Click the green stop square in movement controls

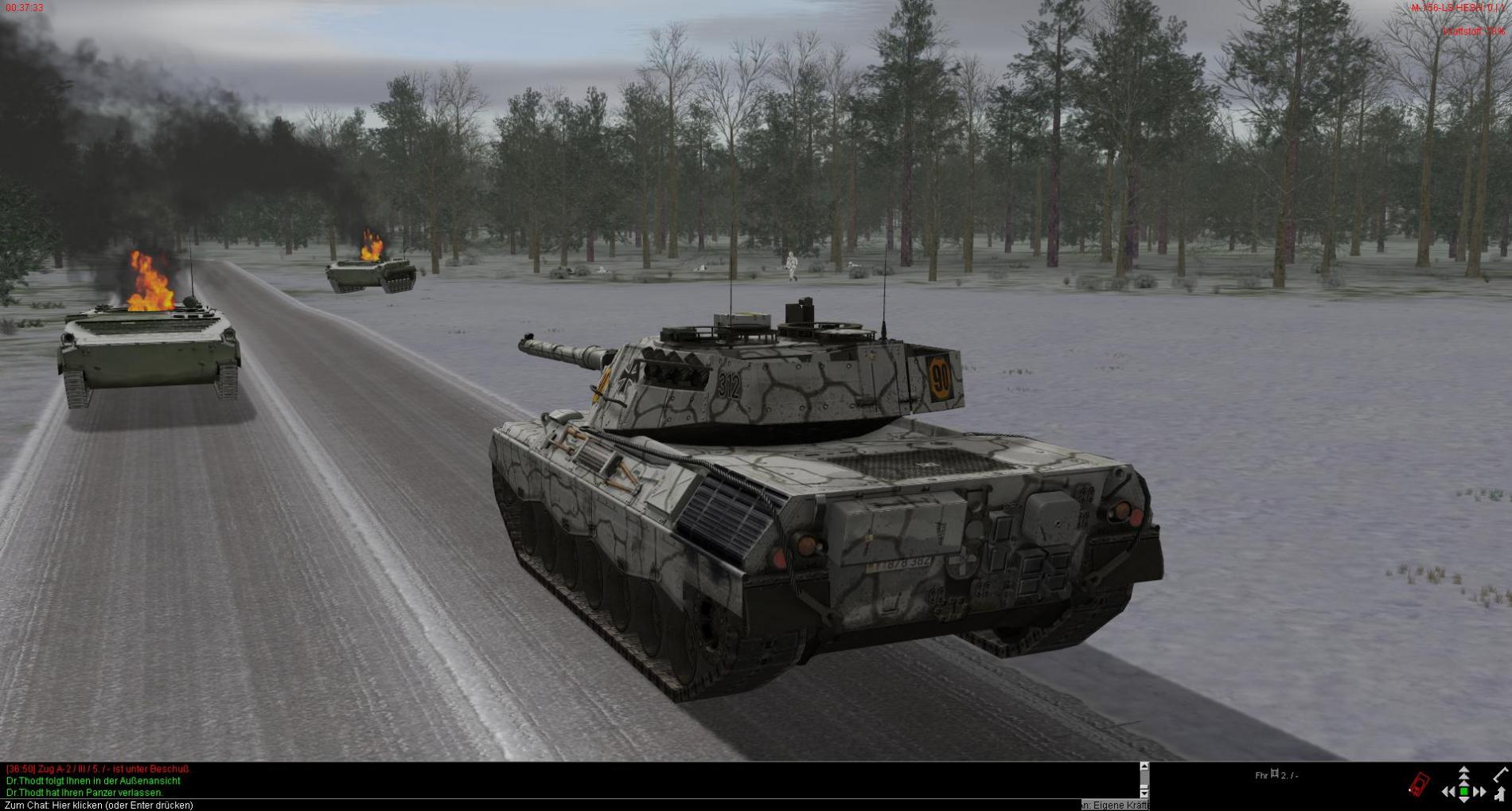point(1463,792)
